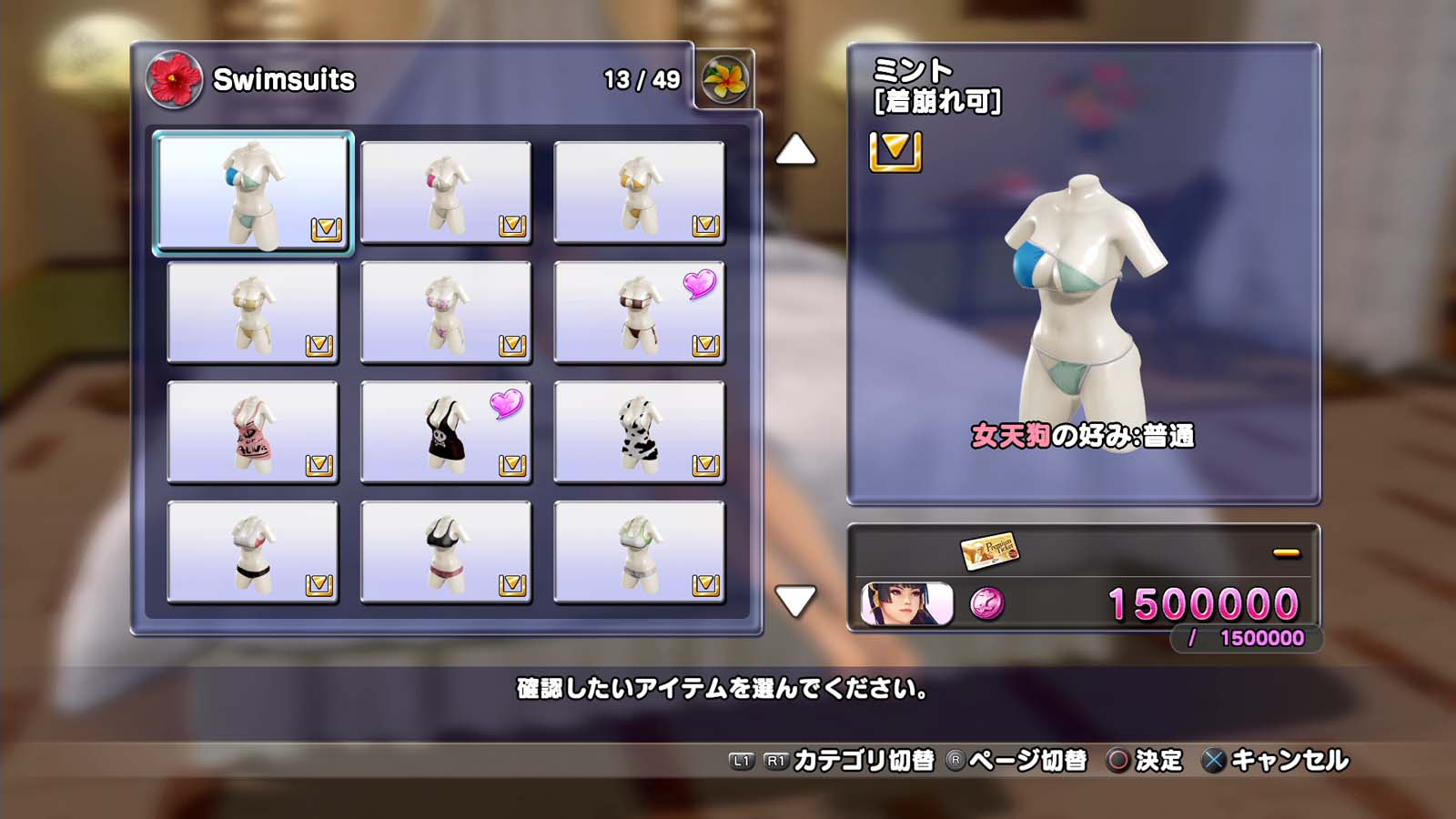The width and height of the screenshot is (1456, 819).
Task: Choose the pink and white bikini
Action: (x=446, y=312)
